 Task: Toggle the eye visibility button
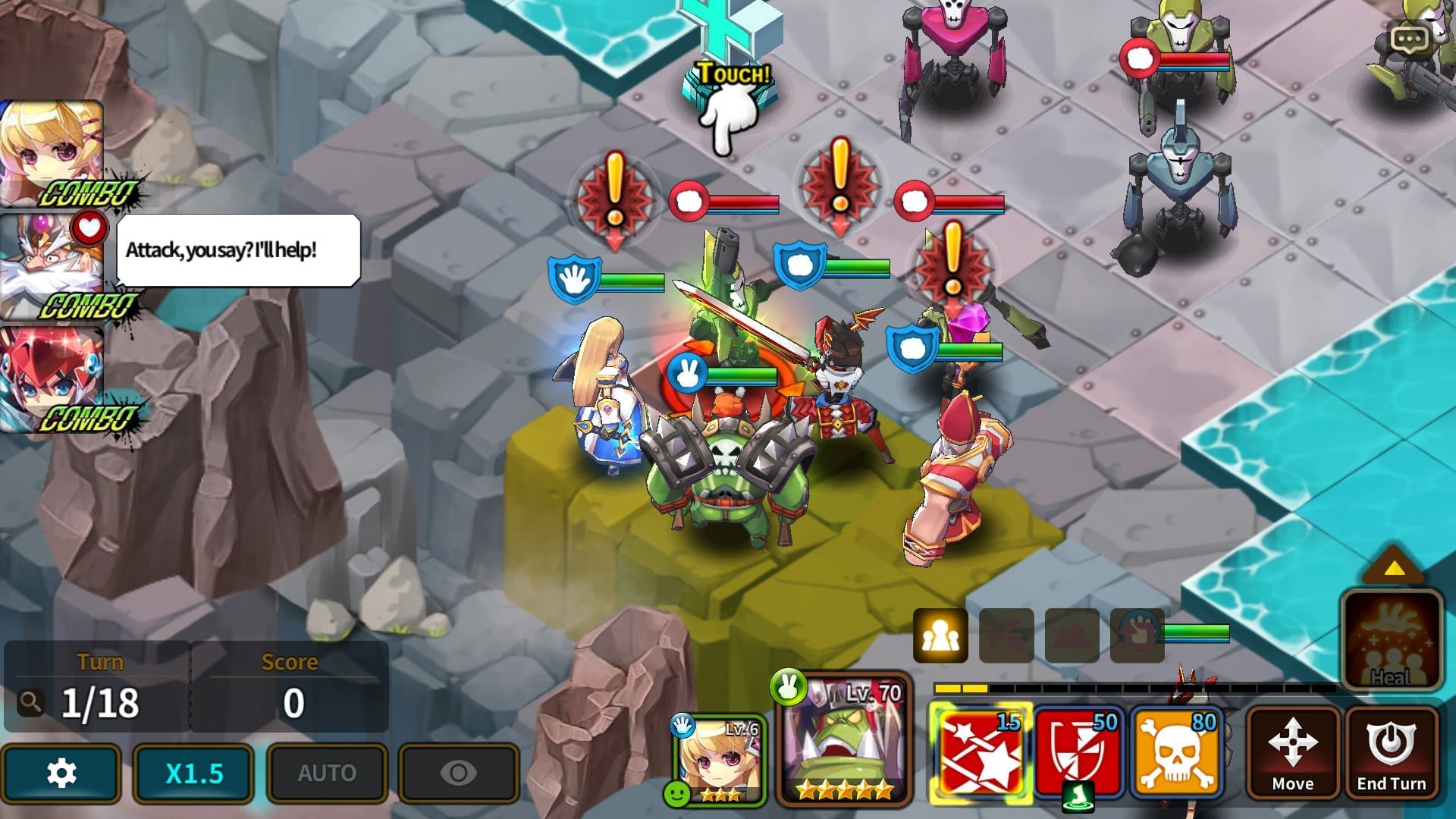pyautogui.click(x=459, y=773)
